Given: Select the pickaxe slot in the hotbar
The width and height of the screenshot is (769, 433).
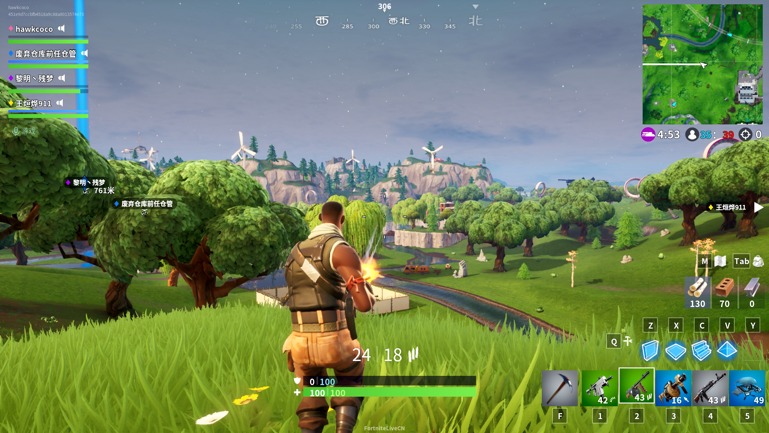Looking at the screenshot, I should pyautogui.click(x=560, y=388).
